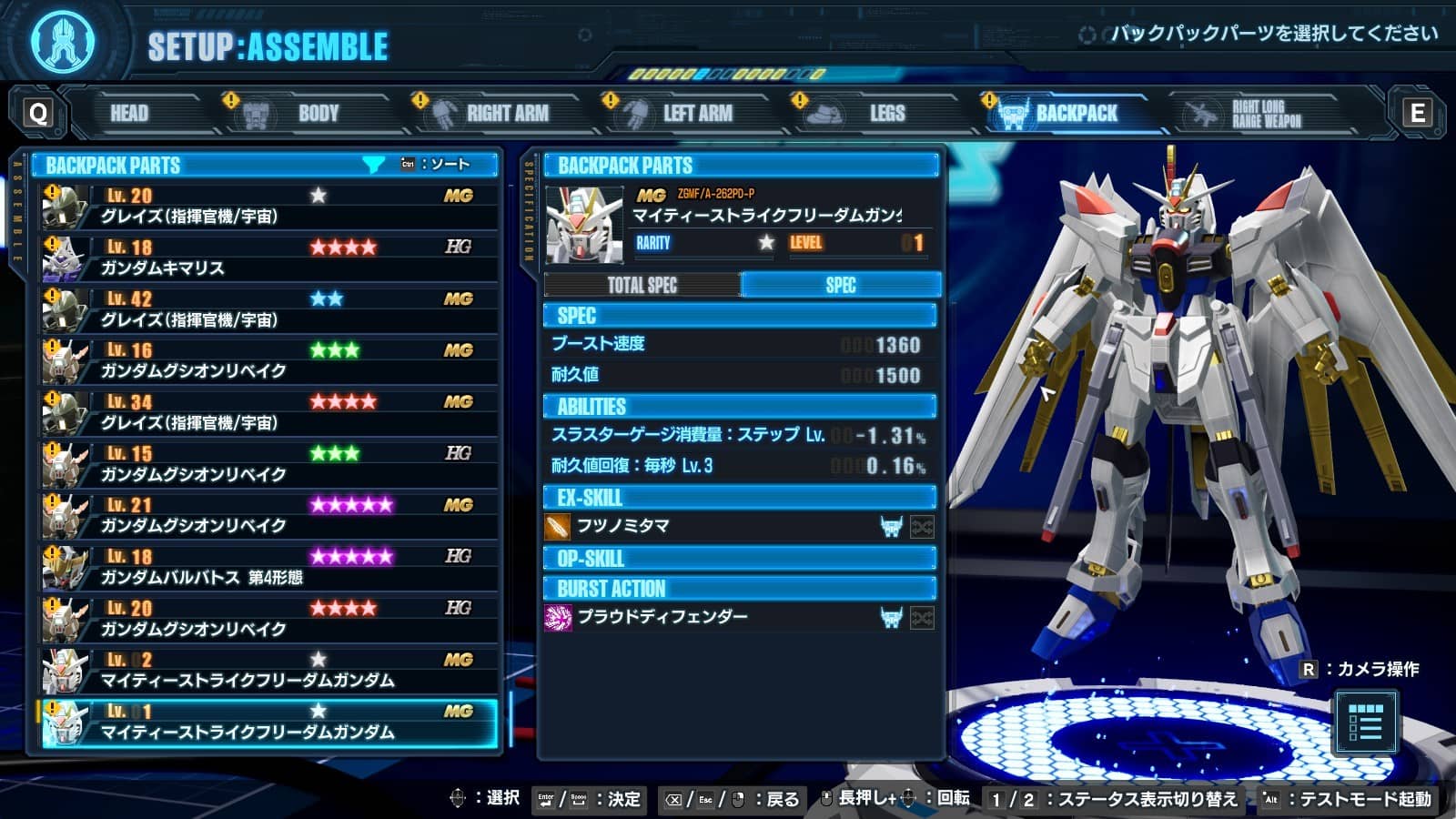Switch to the BACKPACK tab

(1075, 114)
